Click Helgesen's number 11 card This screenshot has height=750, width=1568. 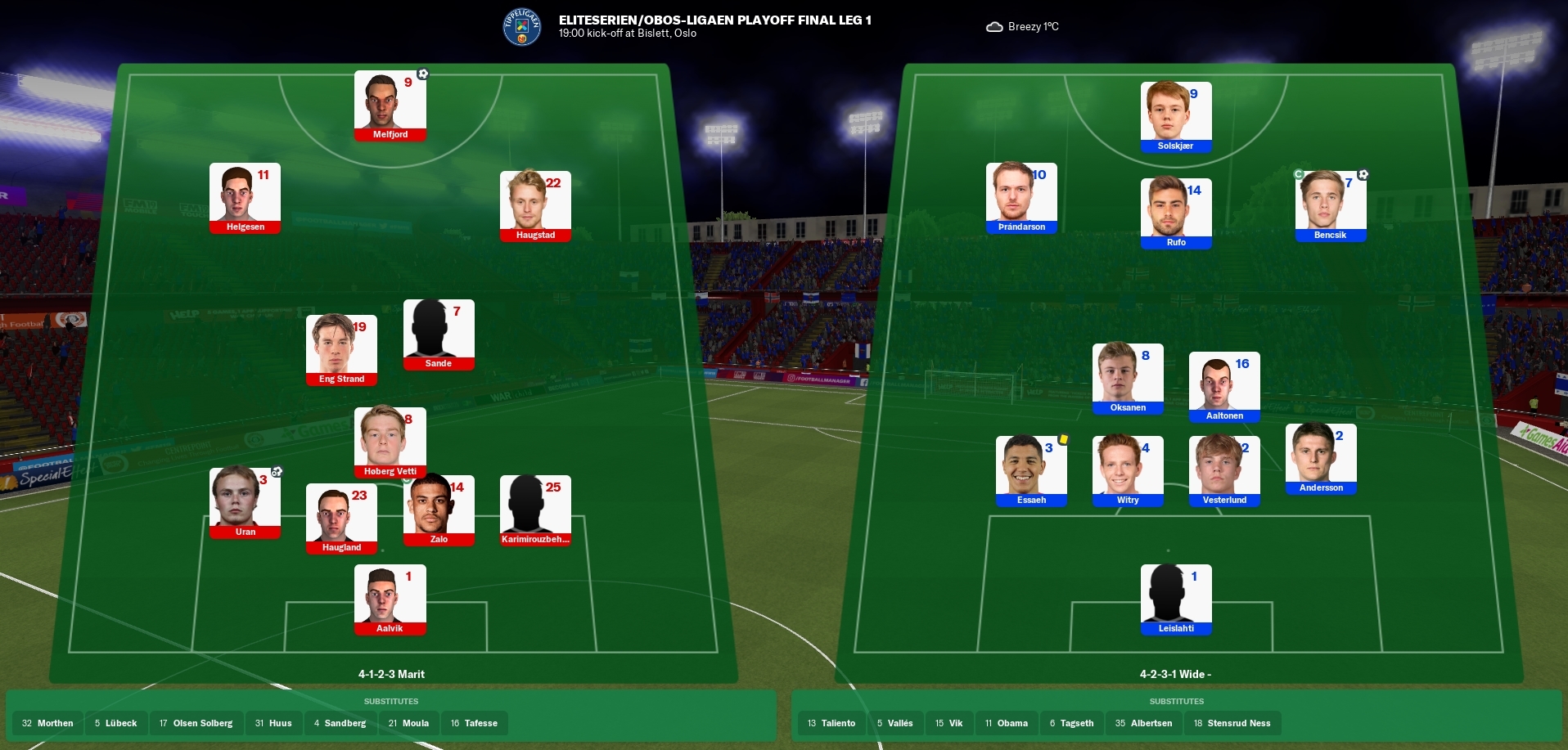click(x=245, y=198)
